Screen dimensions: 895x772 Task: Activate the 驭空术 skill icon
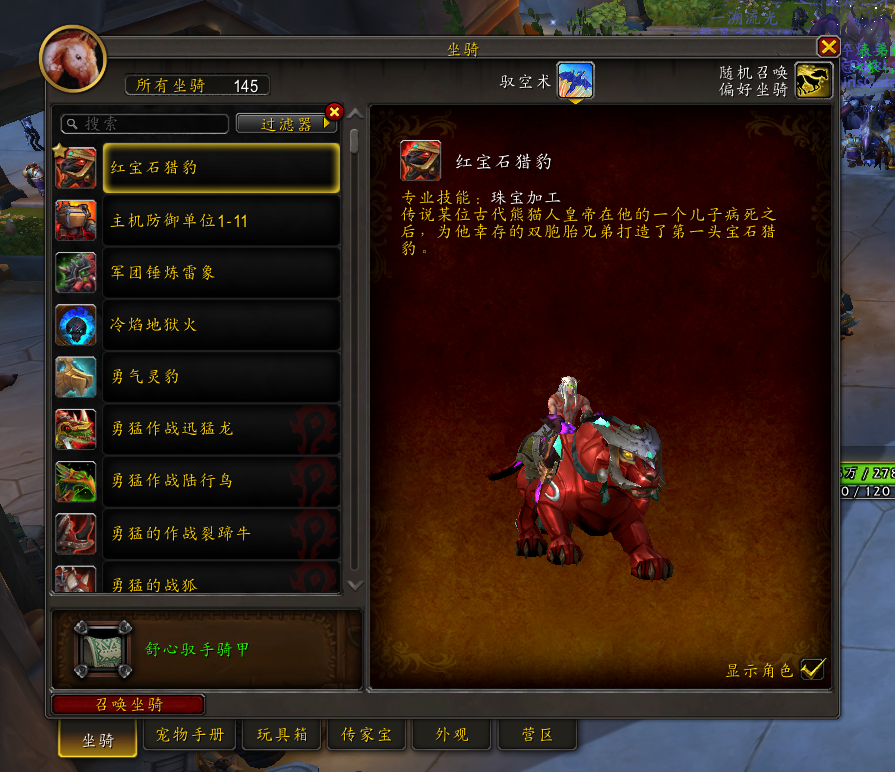pyautogui.click(x=575, y=81)
